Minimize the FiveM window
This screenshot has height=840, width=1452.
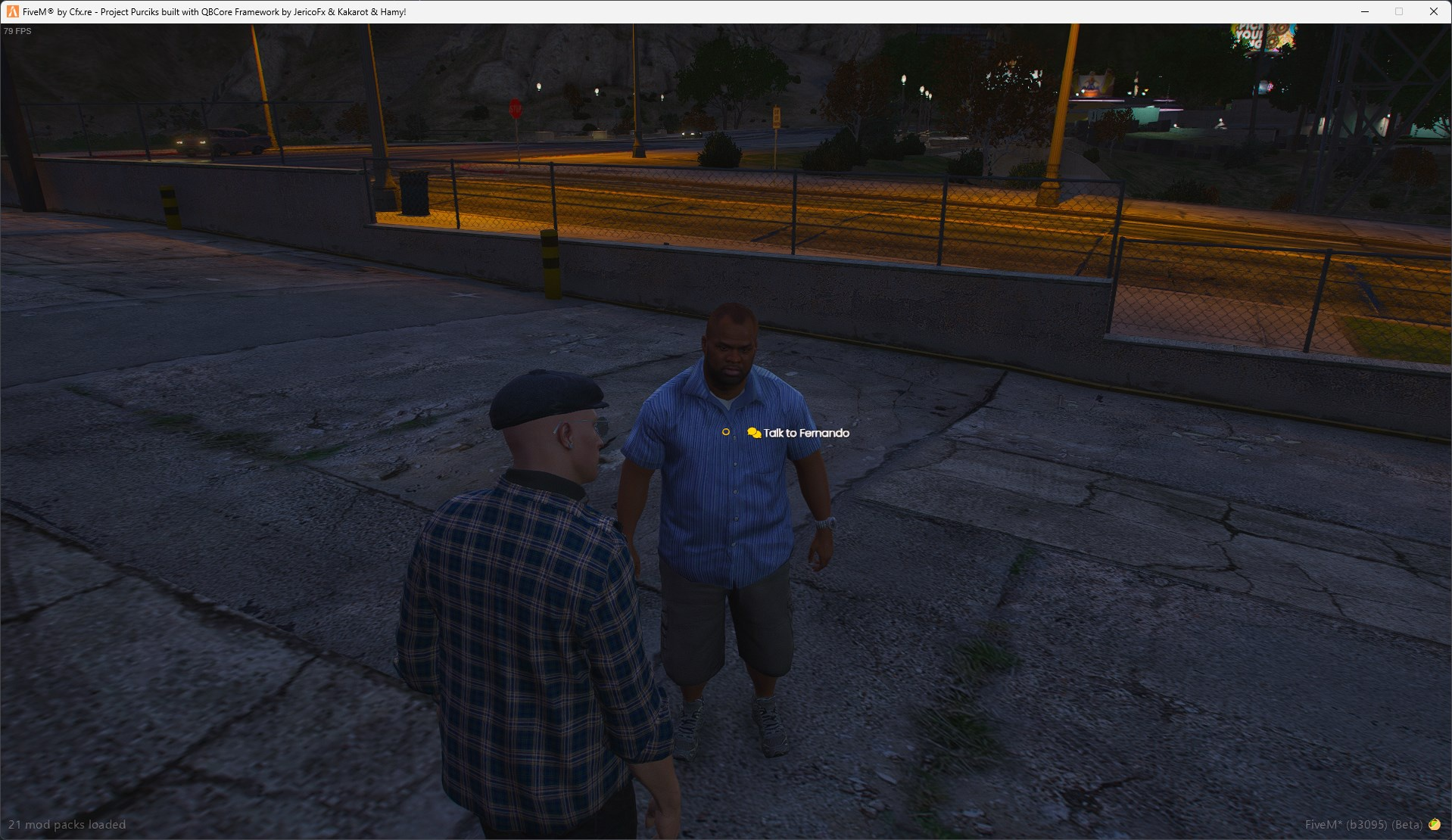(1365, 11)
